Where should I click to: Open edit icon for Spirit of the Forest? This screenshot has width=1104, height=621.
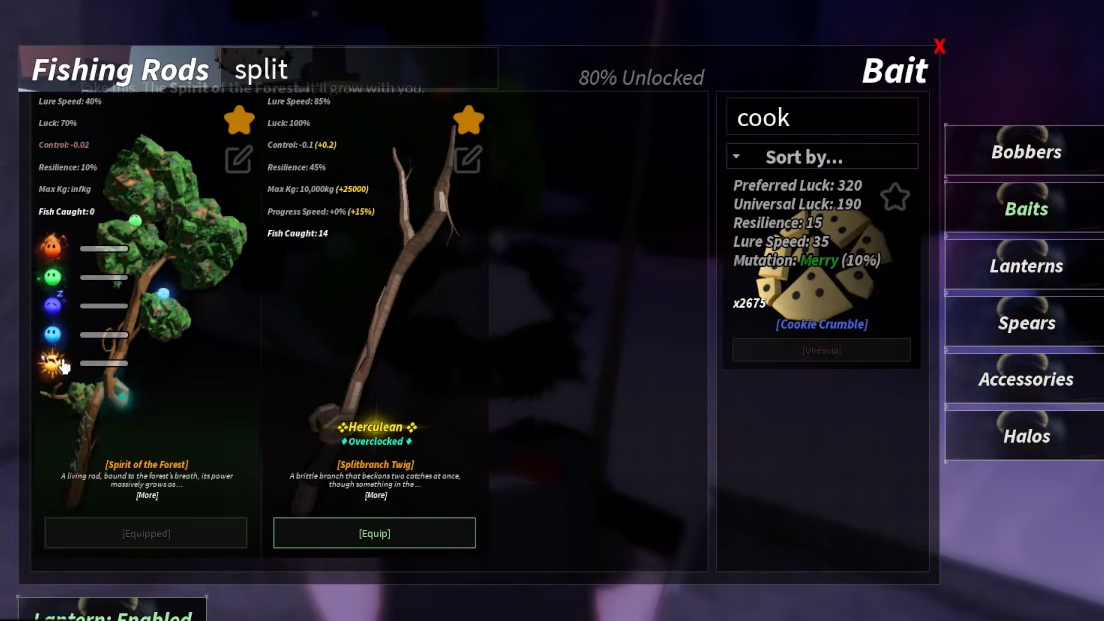pyautogui.click(x=238, y=159)
